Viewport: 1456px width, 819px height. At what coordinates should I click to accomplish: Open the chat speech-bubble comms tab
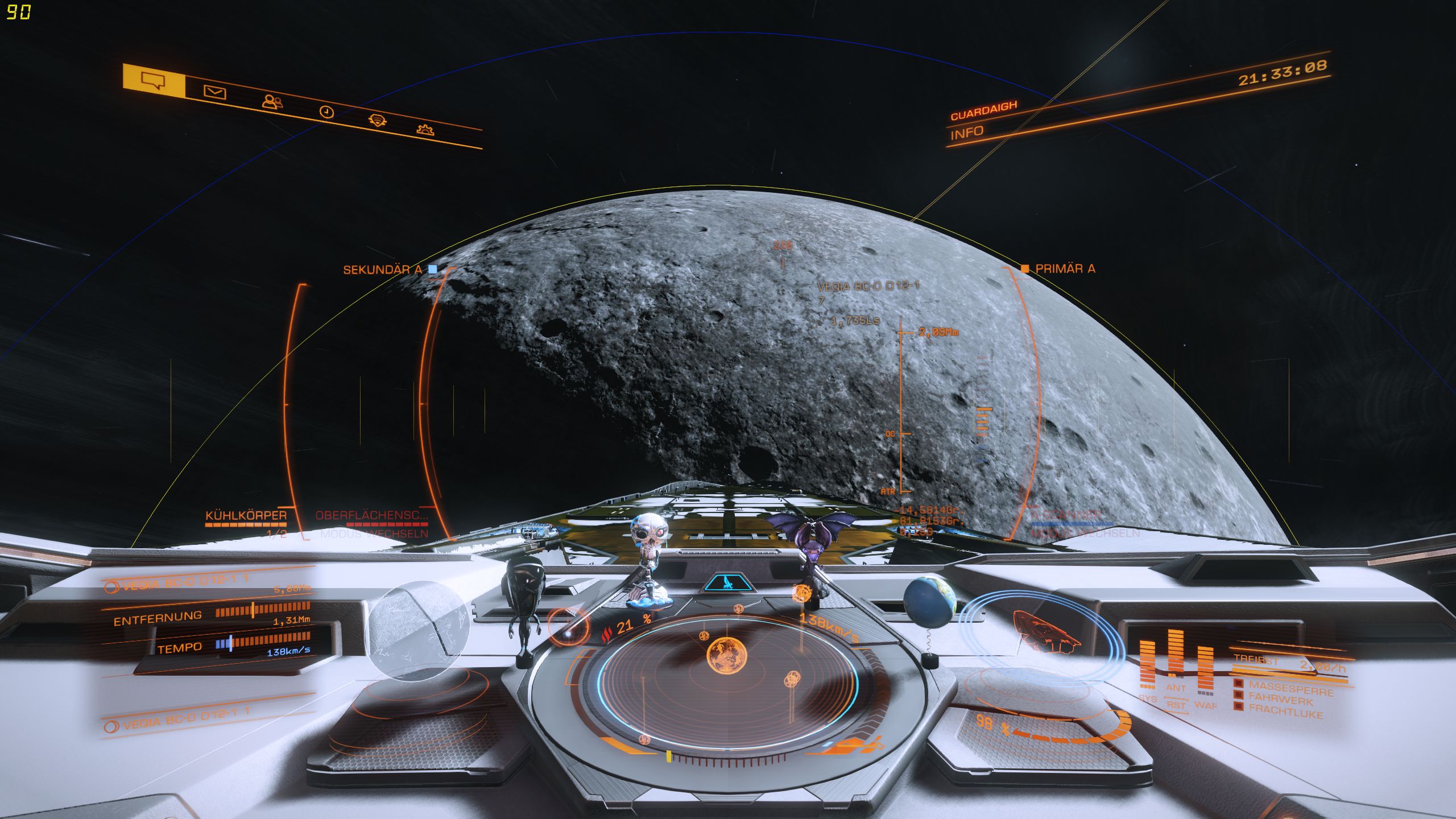coord(154,80)
